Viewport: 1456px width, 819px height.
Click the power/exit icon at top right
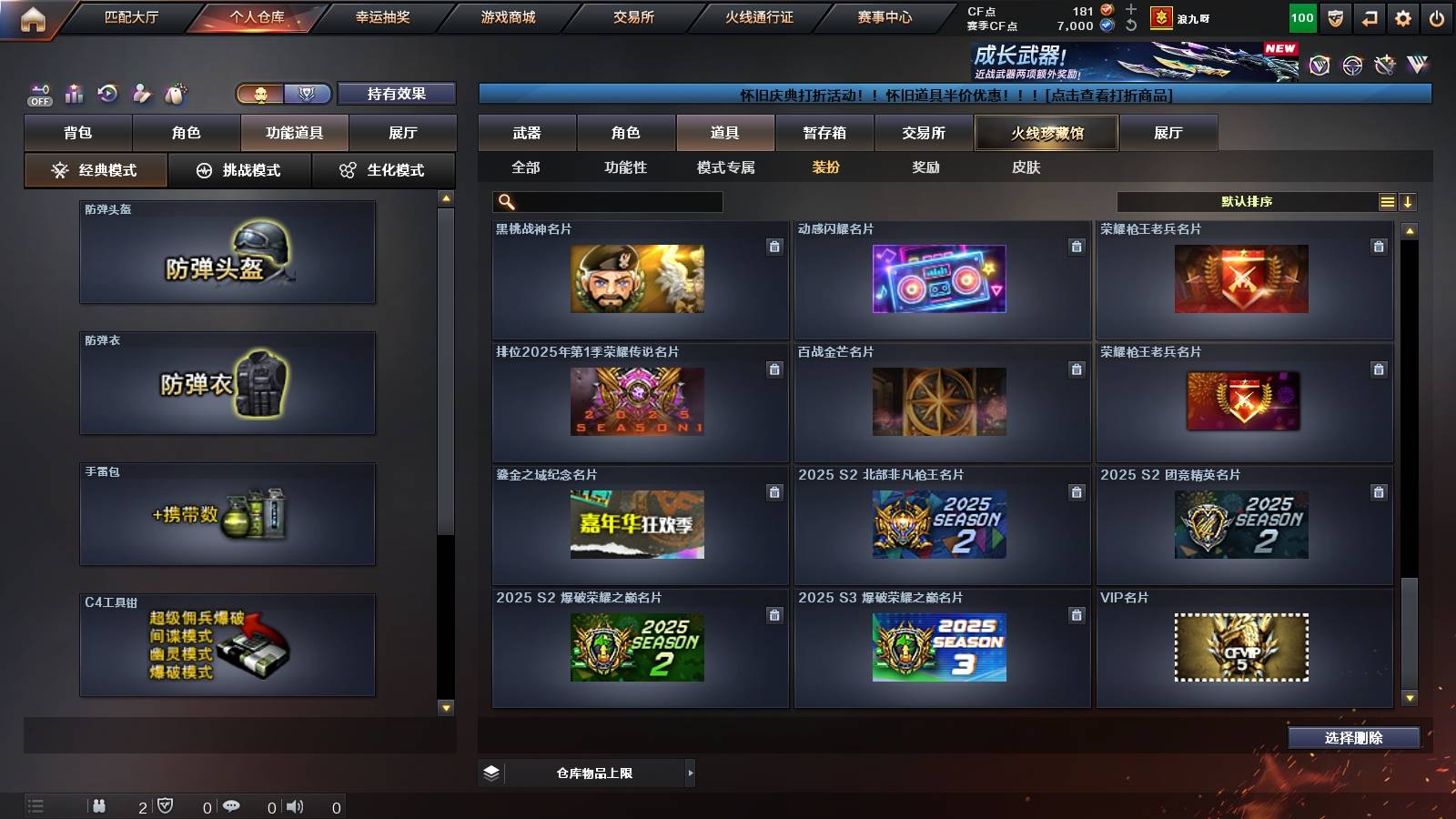[x=1436, y=16]
